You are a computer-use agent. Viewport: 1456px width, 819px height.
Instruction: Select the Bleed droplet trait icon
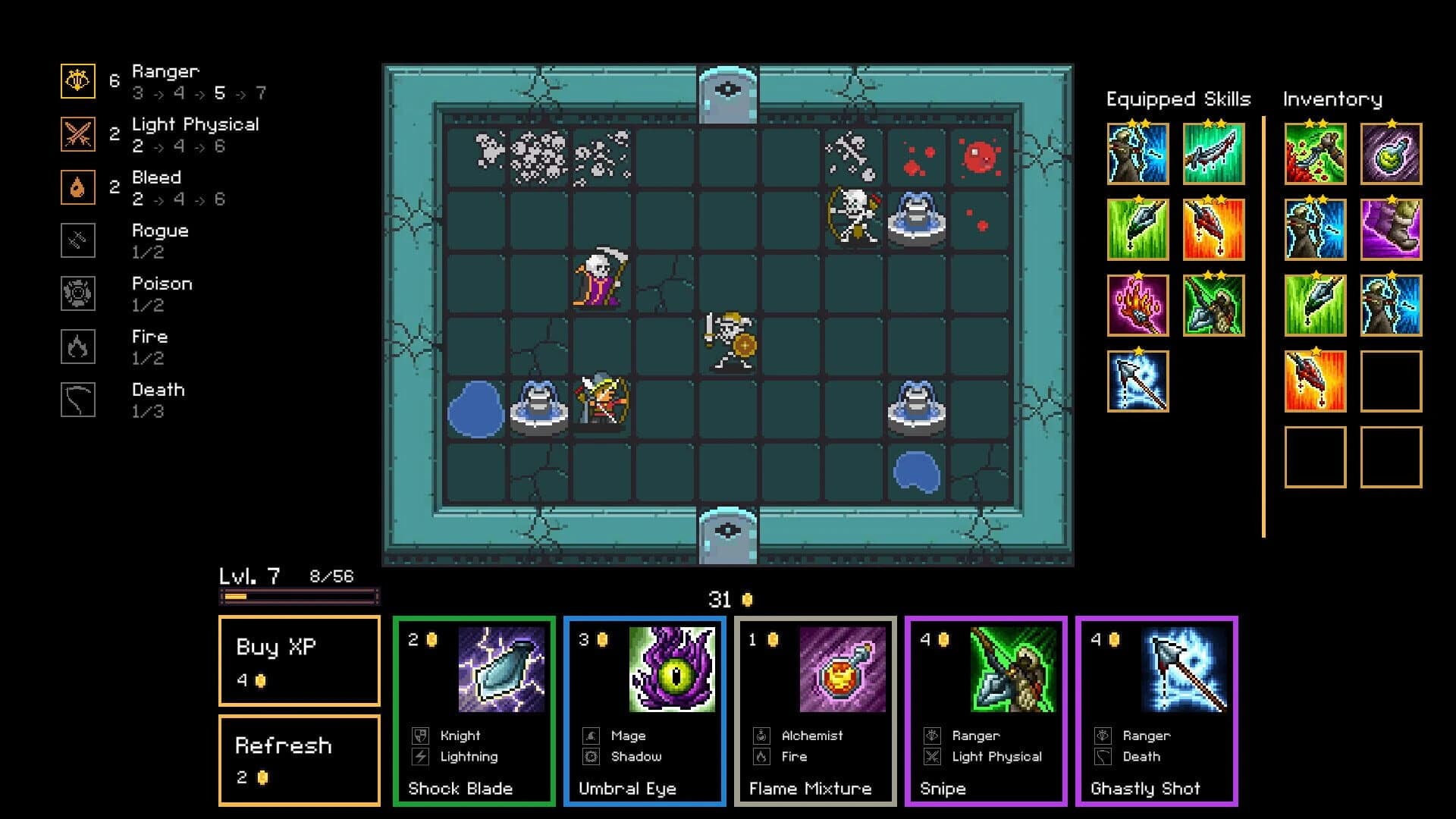click(77, 187)
